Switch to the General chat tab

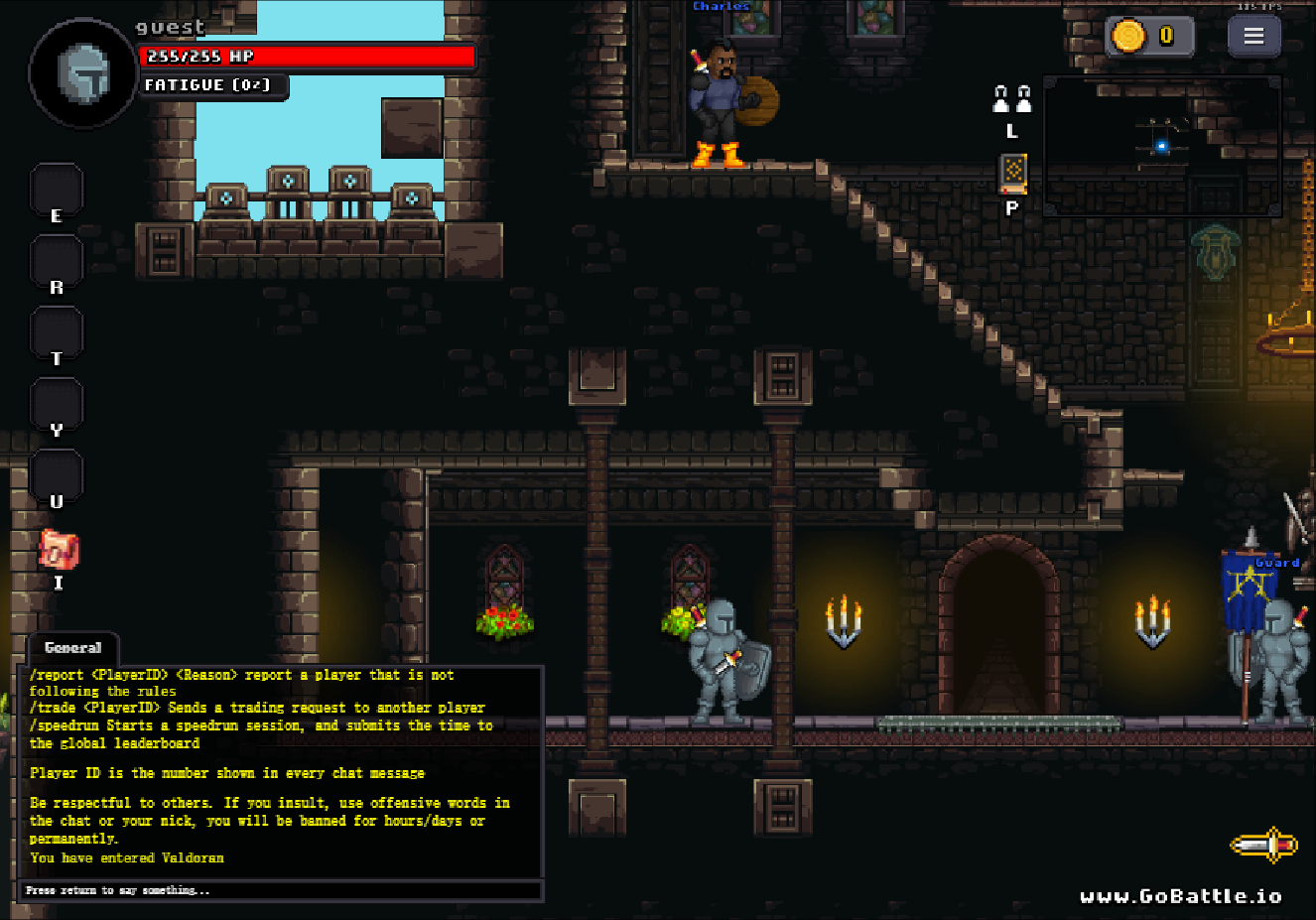click(72, 648)
